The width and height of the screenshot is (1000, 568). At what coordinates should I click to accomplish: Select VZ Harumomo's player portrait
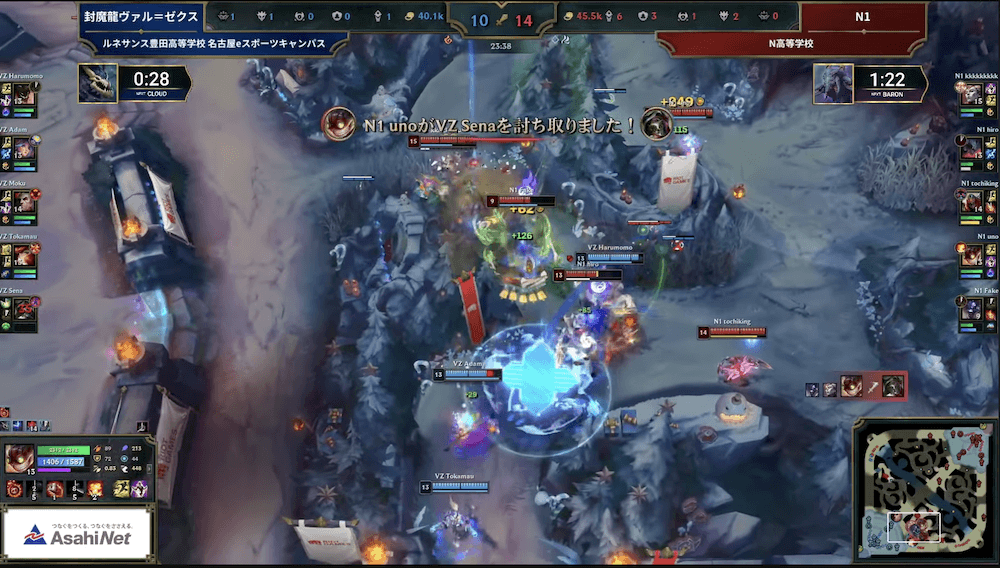coord(26,98)
